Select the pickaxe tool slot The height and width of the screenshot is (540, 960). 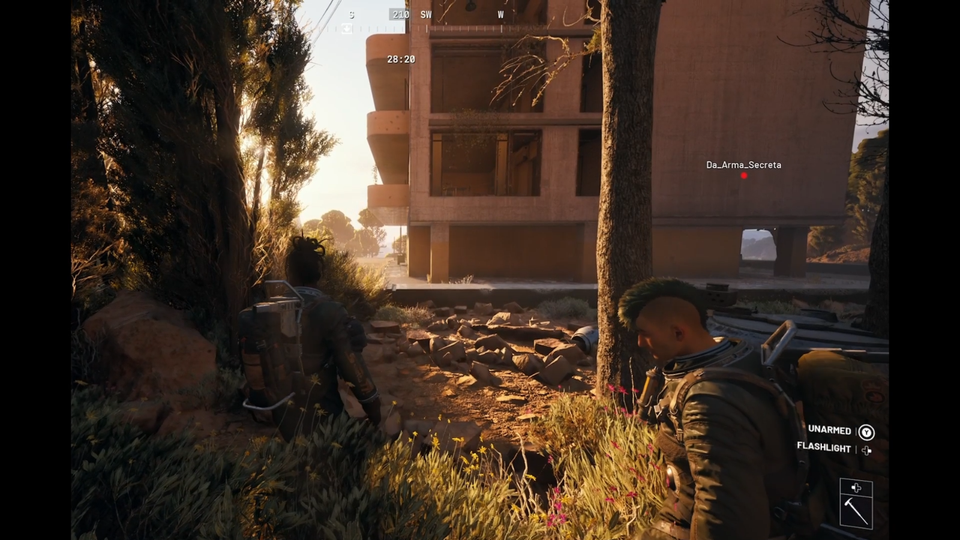pyautogui.click(x=856, y=512)
